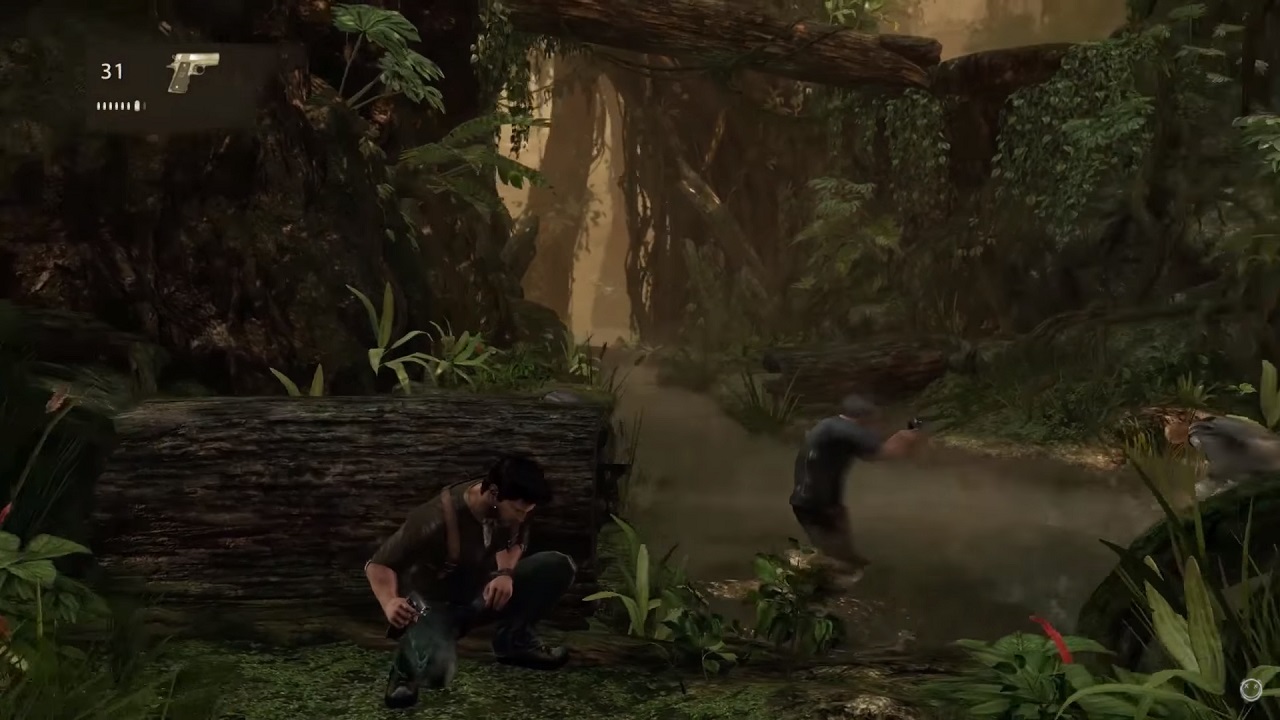Select the pistol weapon icon
The image size is (1280, 720).
tap(193, 72)
